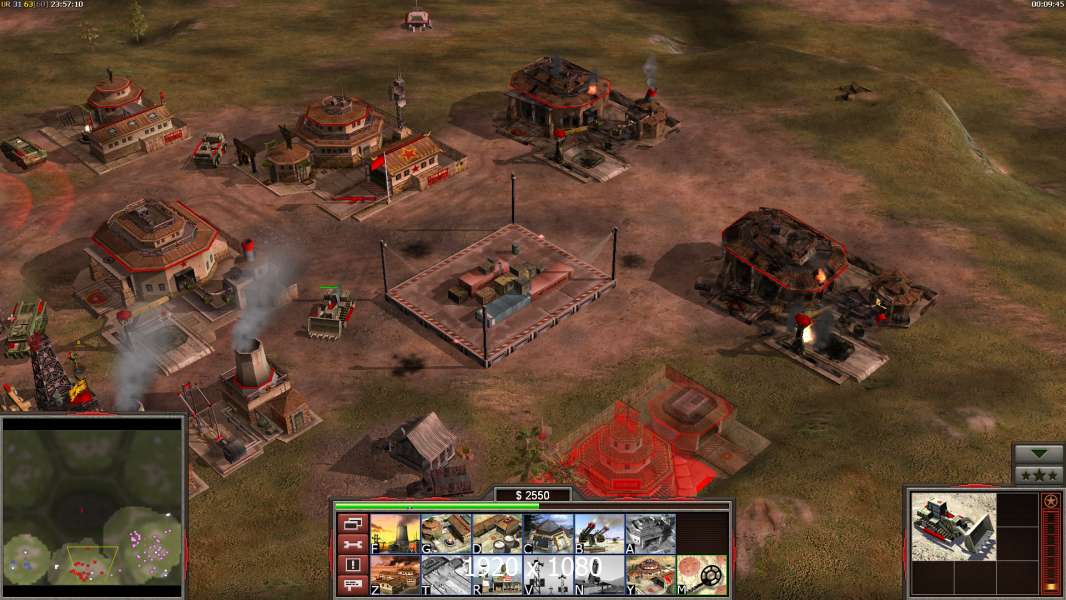This screenshot has height=600, width=1066.
Task: Click the bulldozer unit portrait
Action: [x=953, y=526]
